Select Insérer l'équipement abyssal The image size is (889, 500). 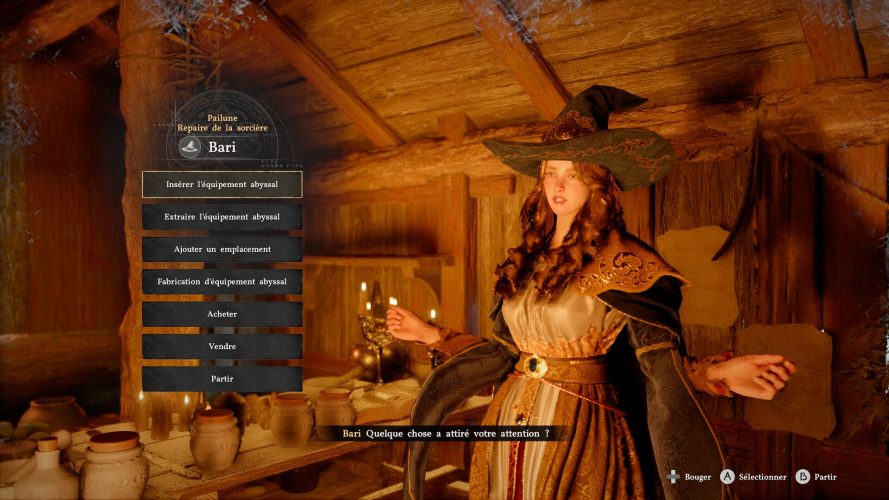[x=222, y=184]
